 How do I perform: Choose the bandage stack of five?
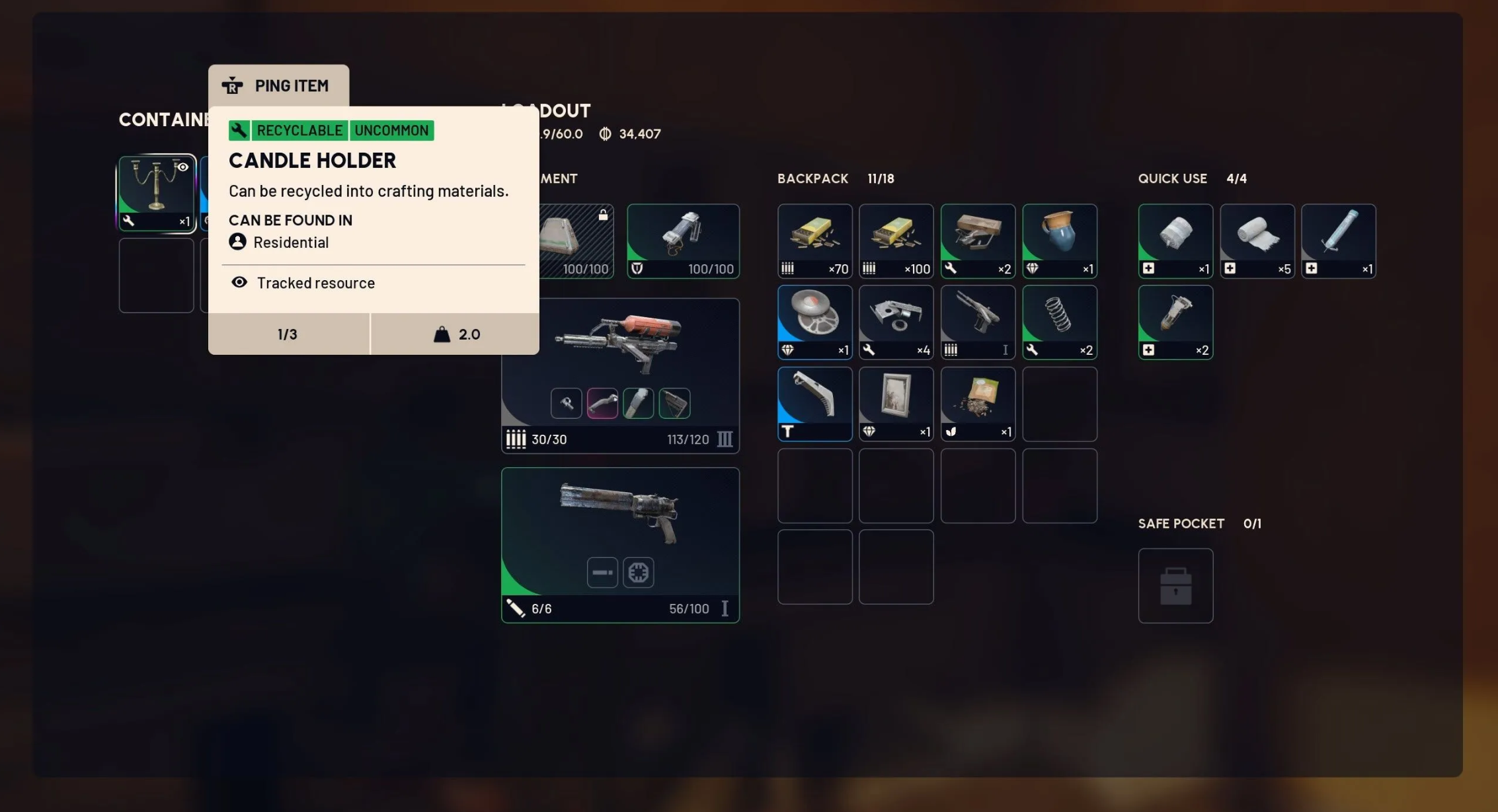point(1257,241)
